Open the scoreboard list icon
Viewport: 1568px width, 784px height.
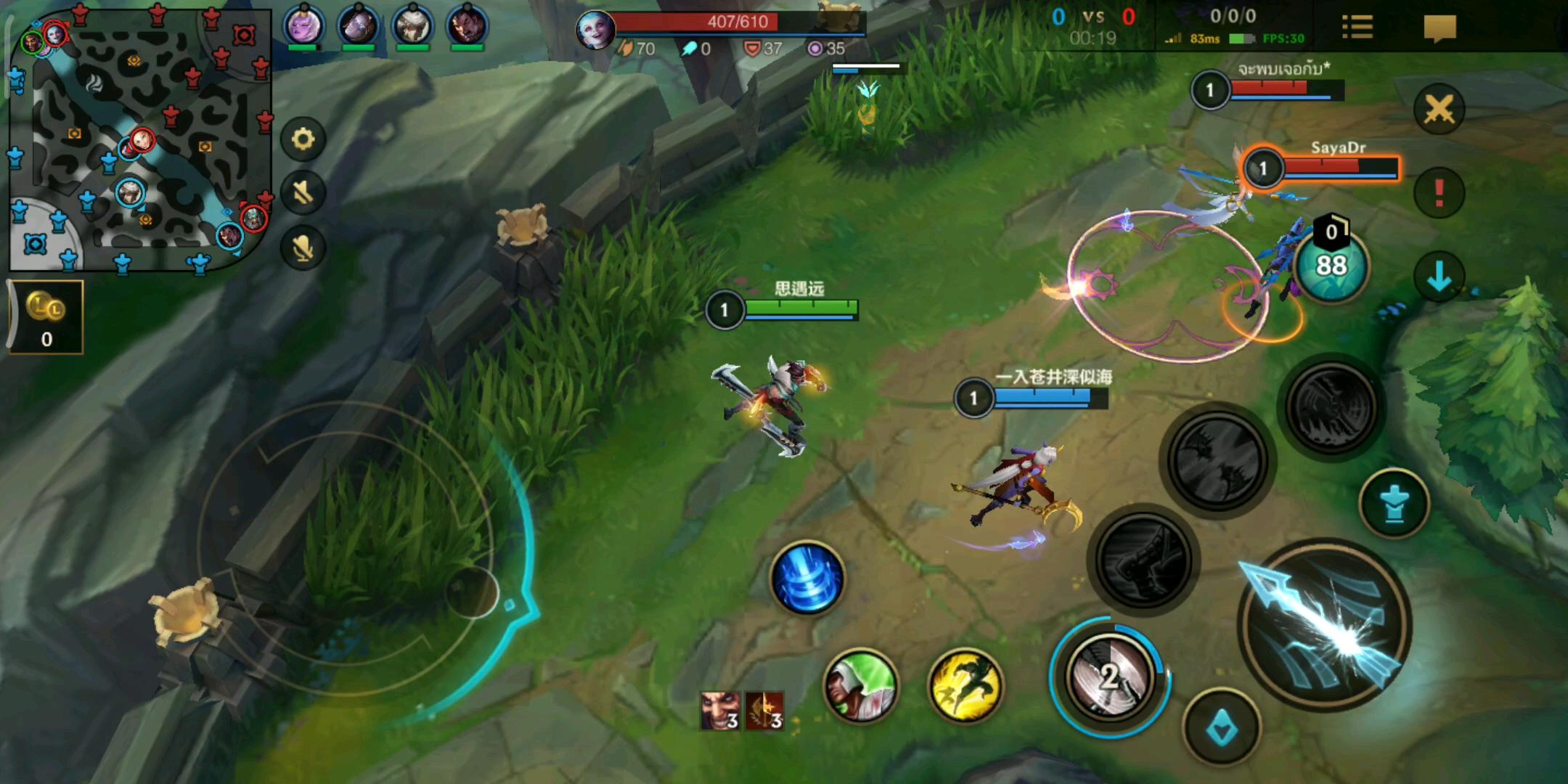(x=1357, y=28)
